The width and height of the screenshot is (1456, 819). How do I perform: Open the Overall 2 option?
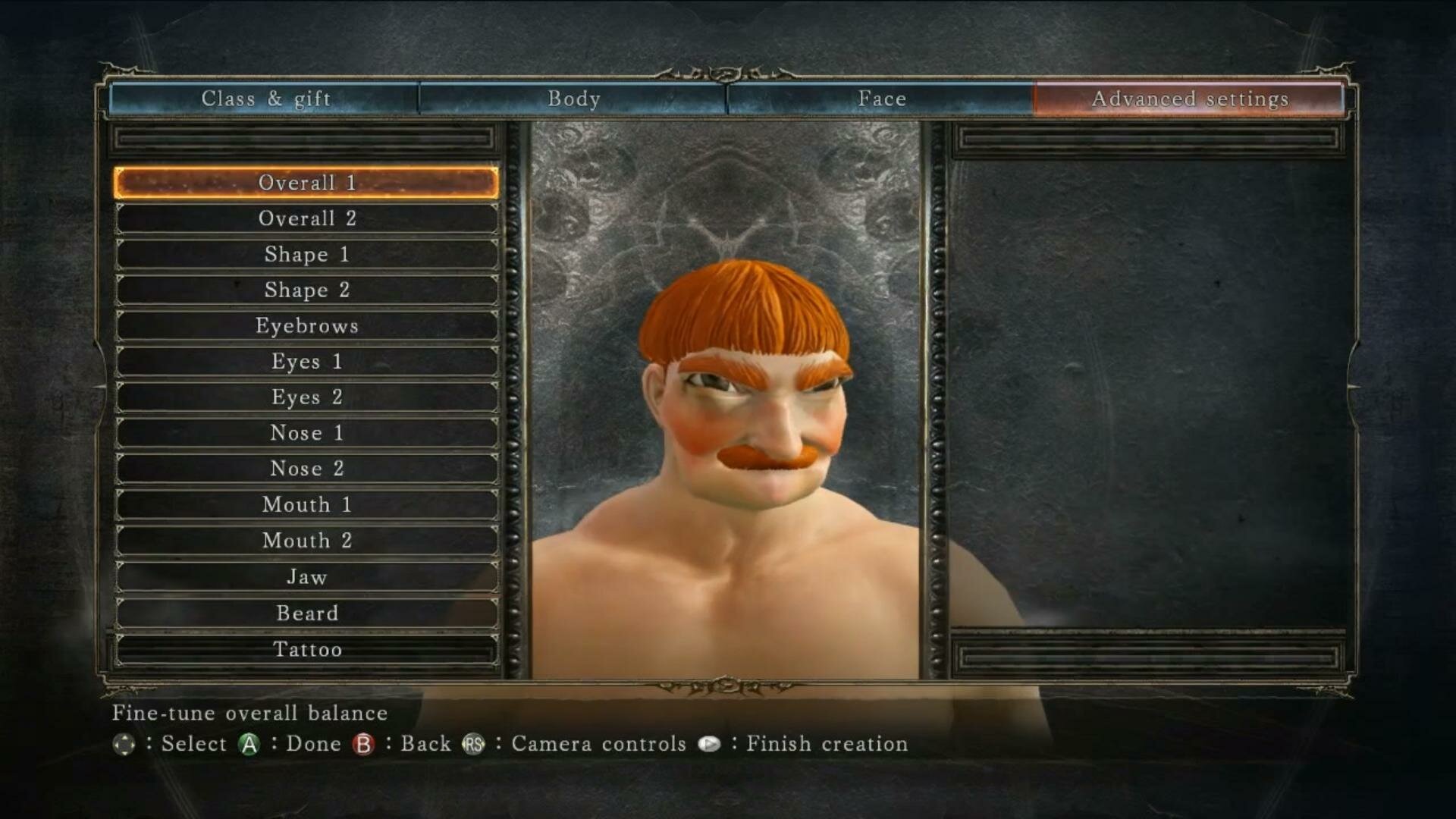pos(307,218)
